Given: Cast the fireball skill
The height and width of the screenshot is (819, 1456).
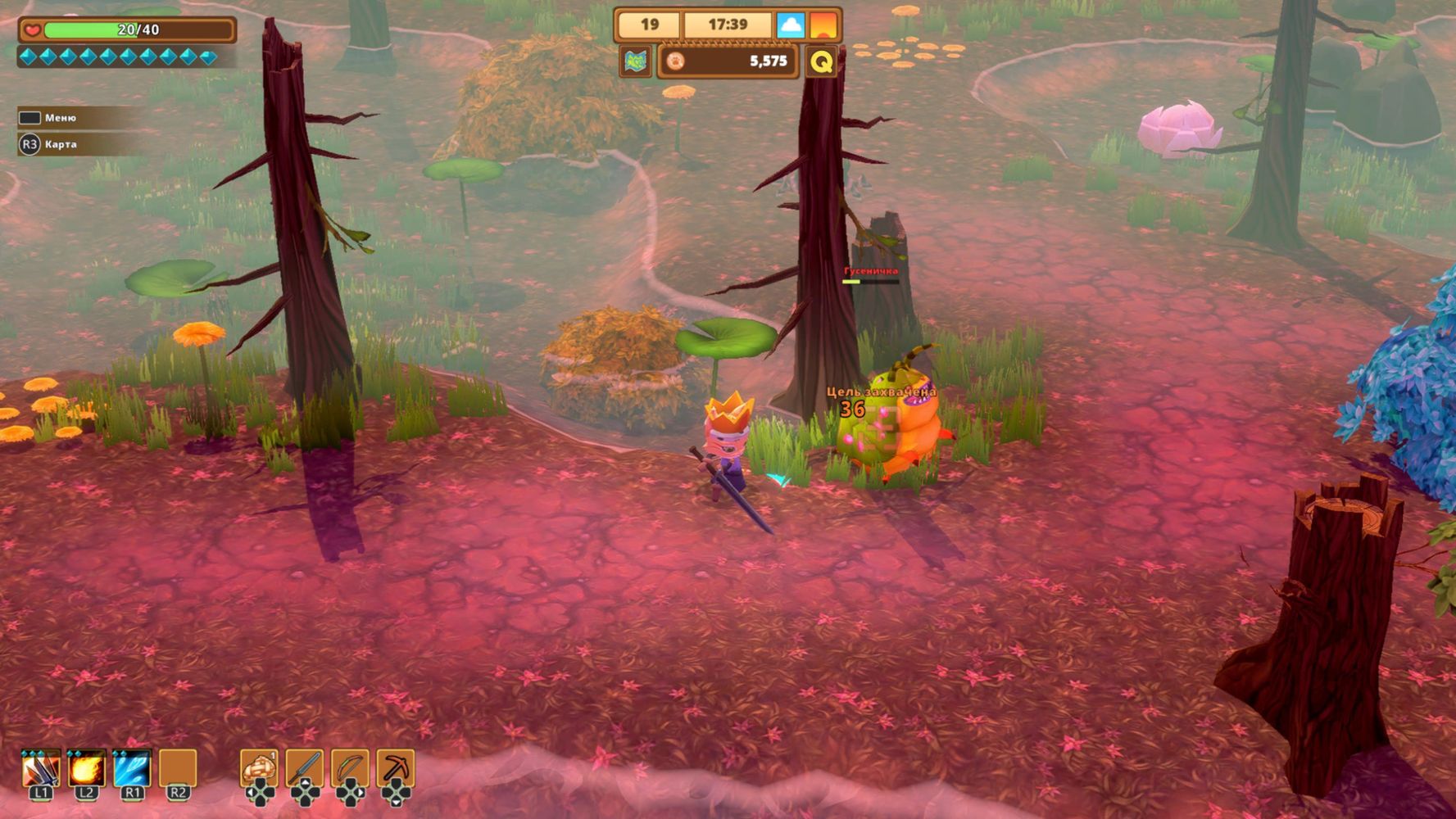Looking at the screenshot, I should [x=86, y=770].
